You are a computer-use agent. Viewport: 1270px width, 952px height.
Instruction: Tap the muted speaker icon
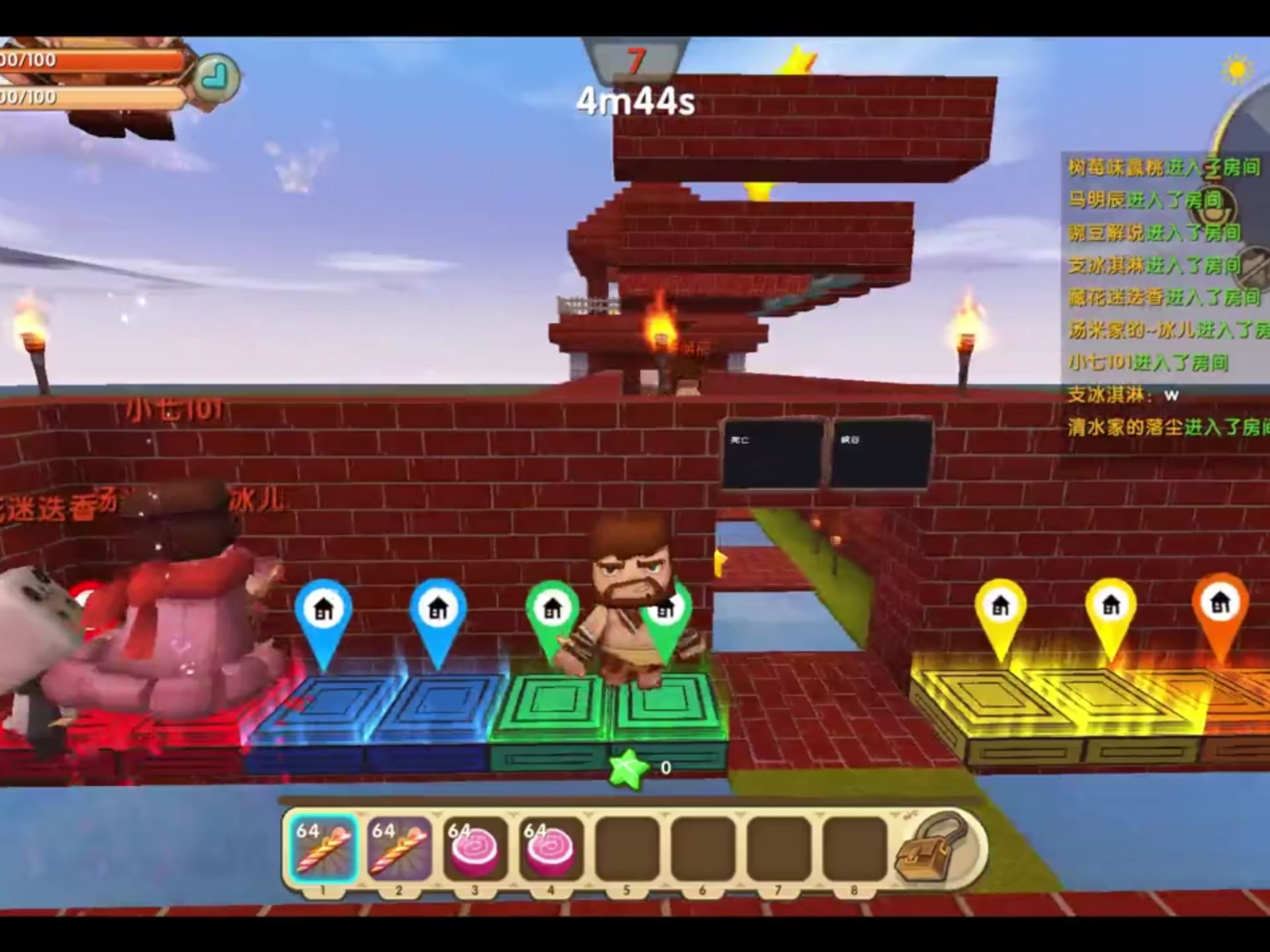pos(1252,266)
